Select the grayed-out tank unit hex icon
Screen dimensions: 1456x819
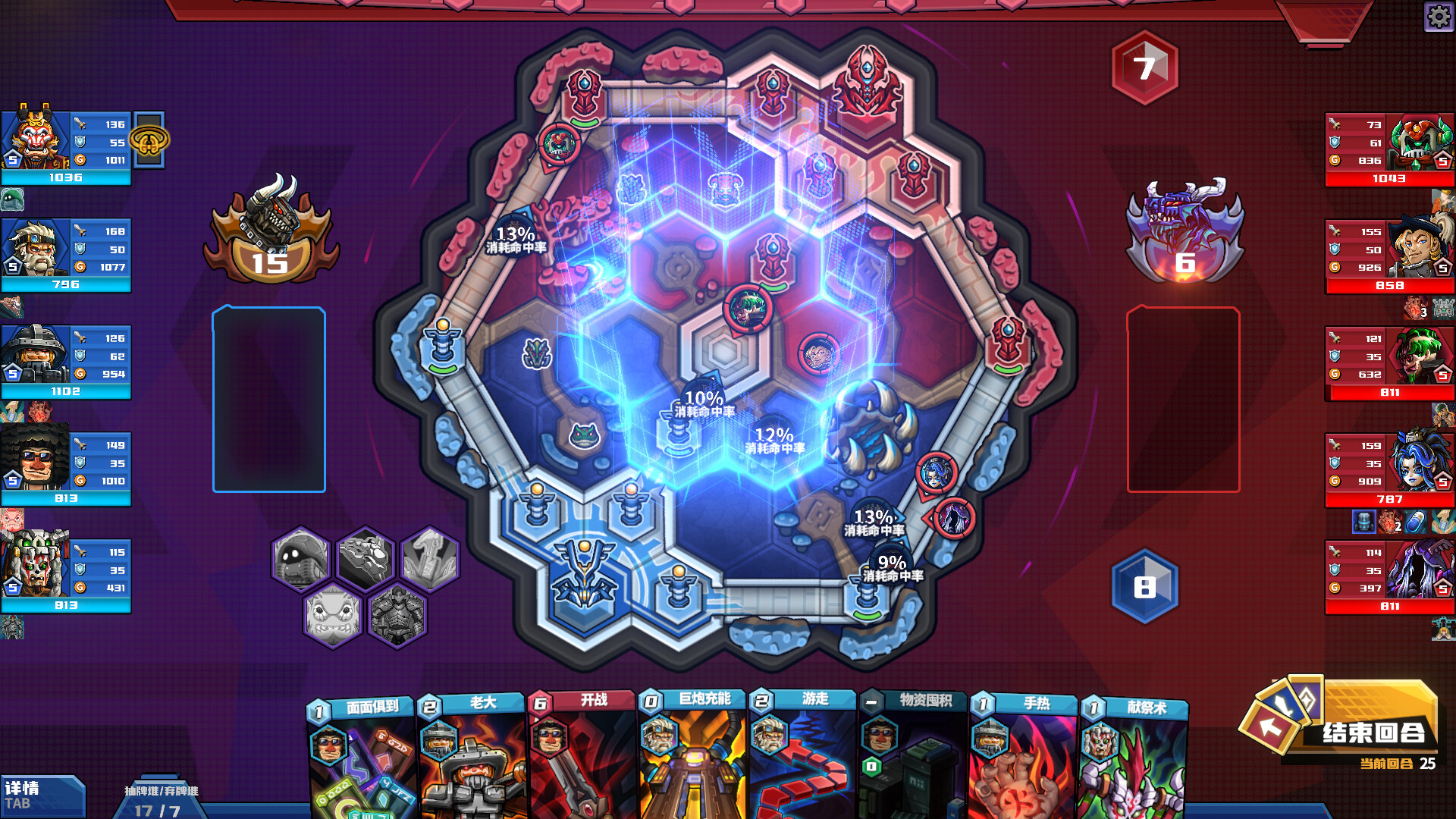[x=299, y=559]
